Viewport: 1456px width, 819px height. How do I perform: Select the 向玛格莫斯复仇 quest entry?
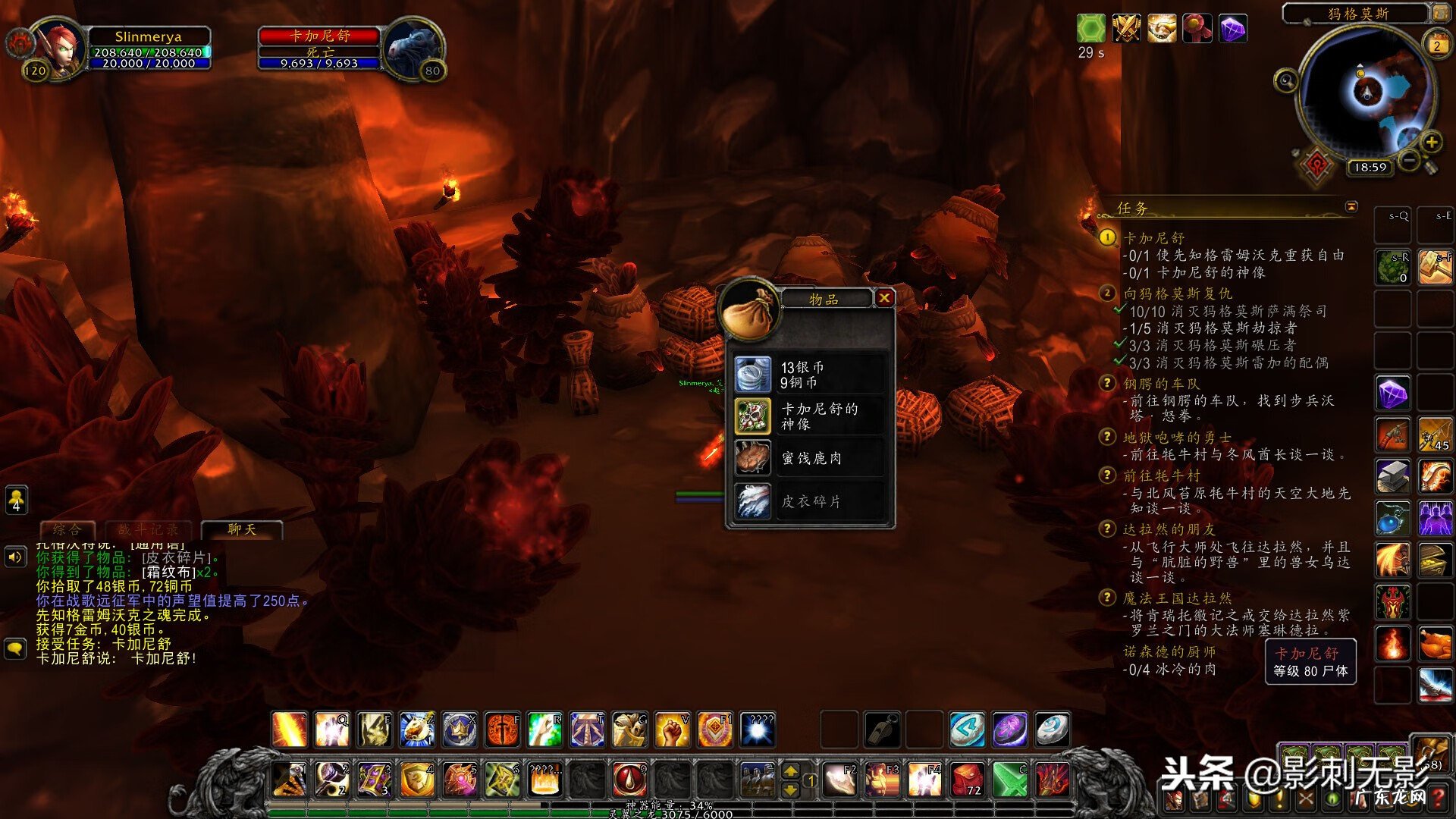(1178, 293)
